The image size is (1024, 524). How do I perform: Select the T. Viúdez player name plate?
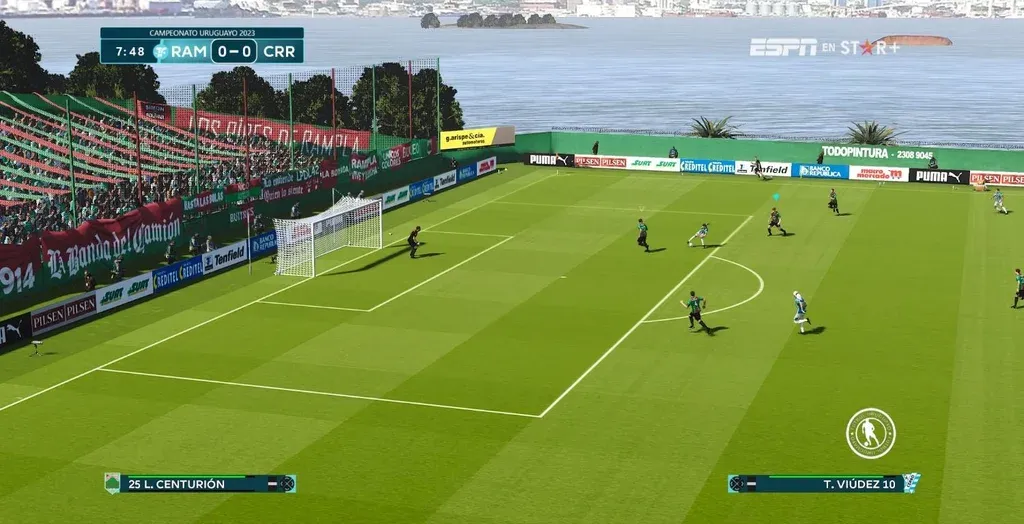pyautogui.click(x=823, y=484)
